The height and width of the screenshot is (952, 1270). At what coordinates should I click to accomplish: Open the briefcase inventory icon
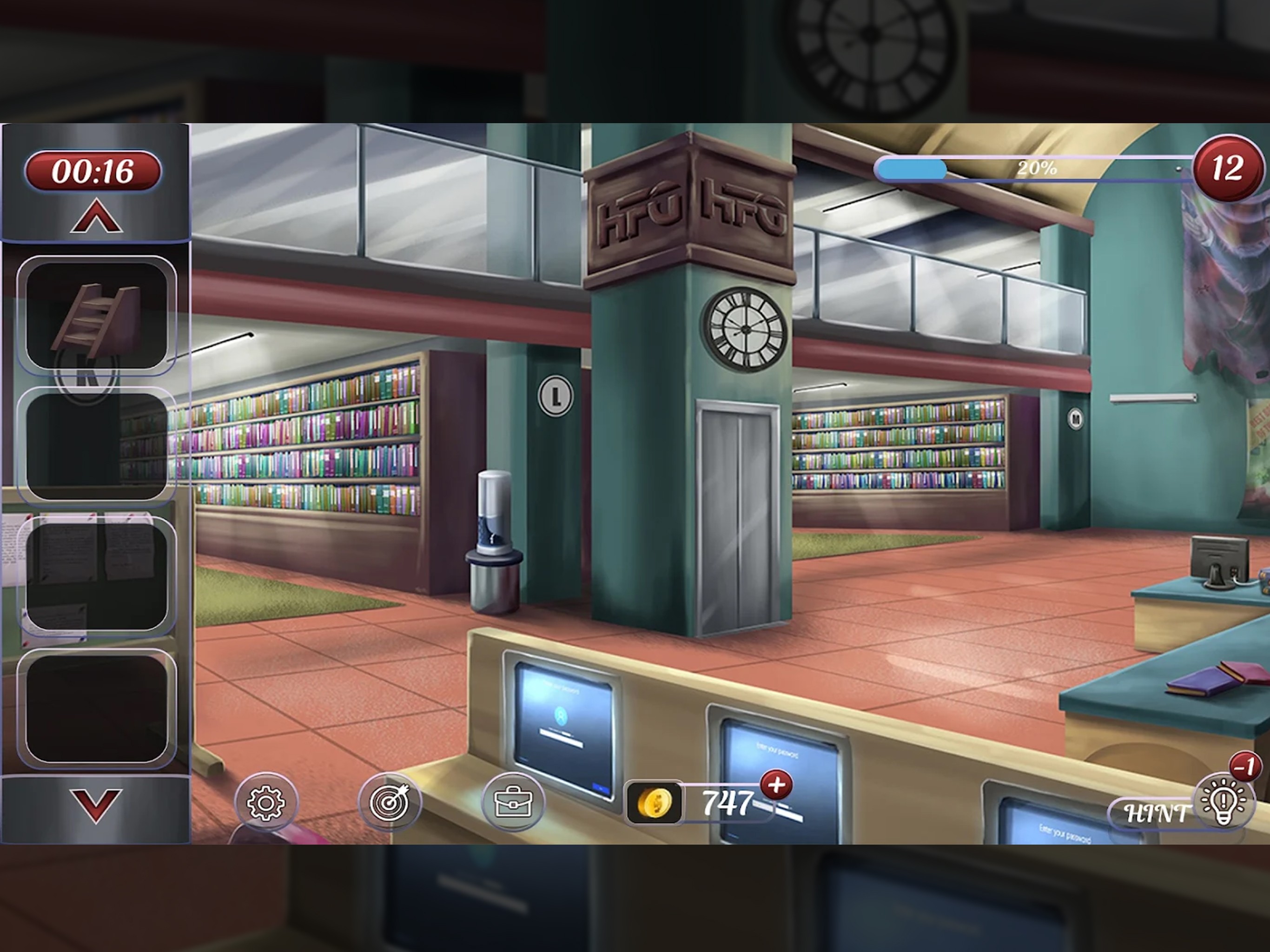coord(513,801)
